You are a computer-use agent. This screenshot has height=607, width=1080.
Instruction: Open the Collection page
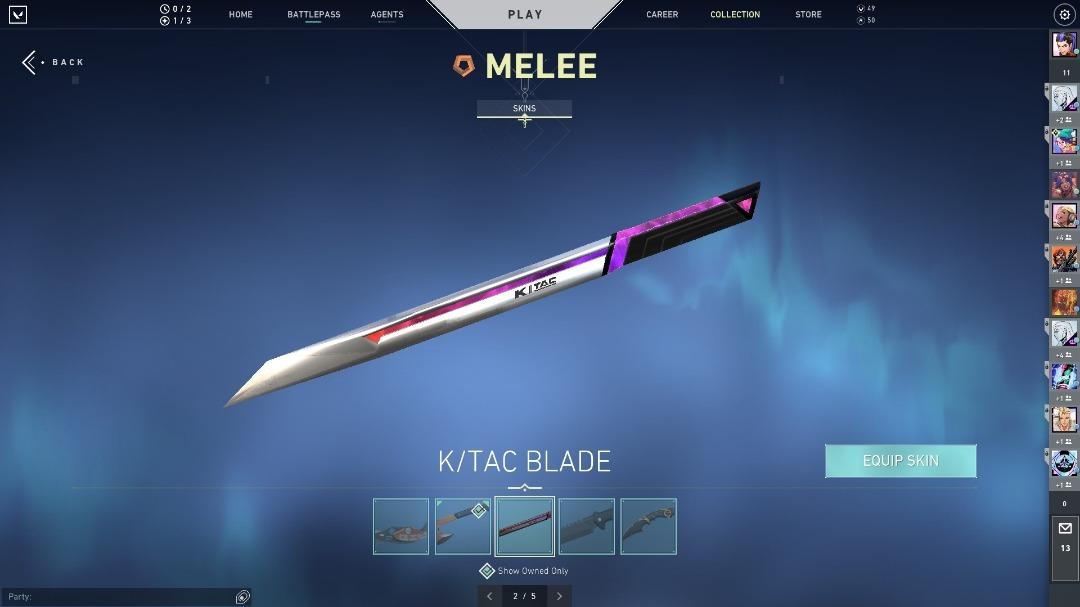tap(735, 15)
